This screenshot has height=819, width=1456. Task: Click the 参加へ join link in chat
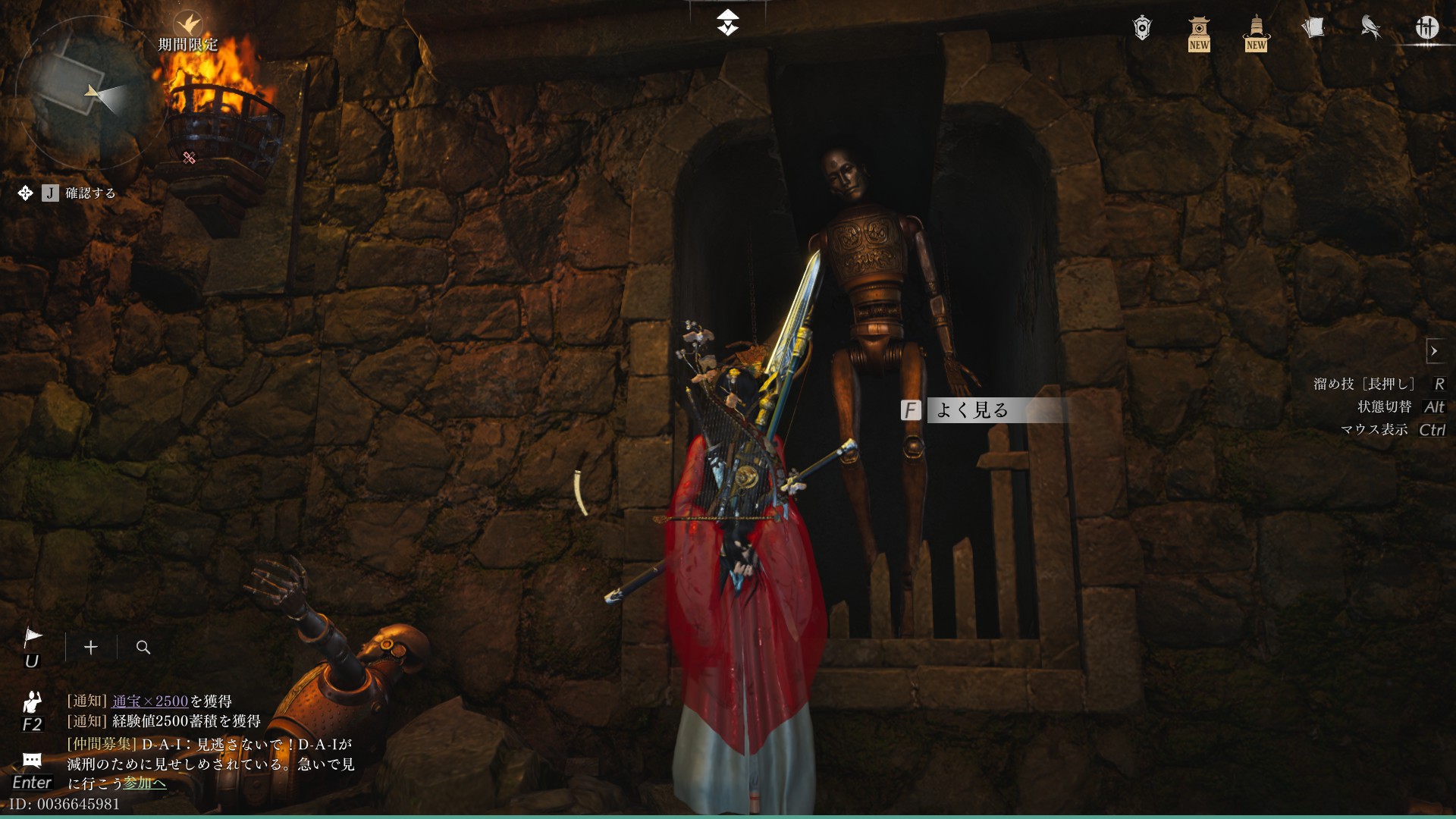point(145,783)
